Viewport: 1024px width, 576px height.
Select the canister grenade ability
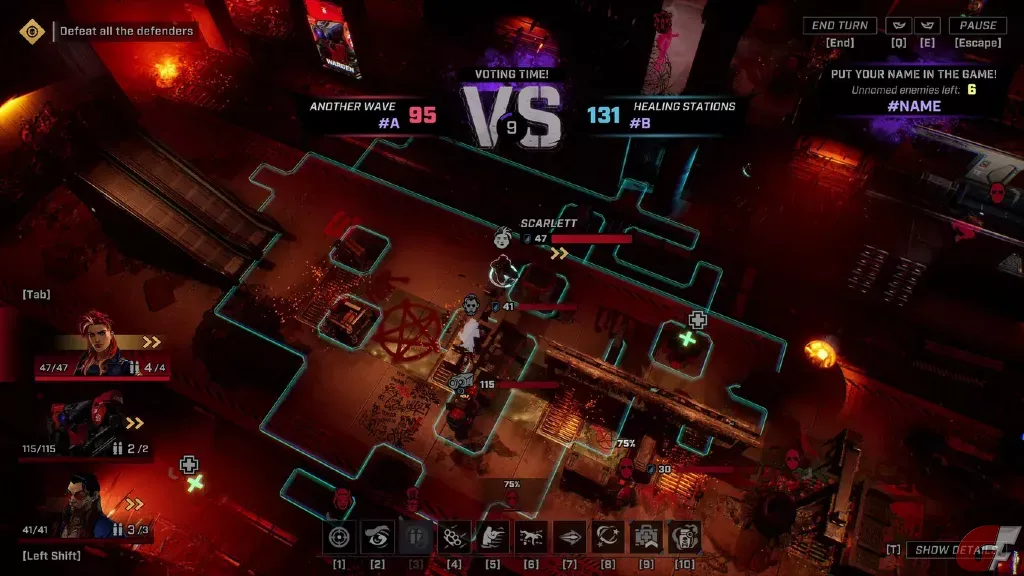684,538
